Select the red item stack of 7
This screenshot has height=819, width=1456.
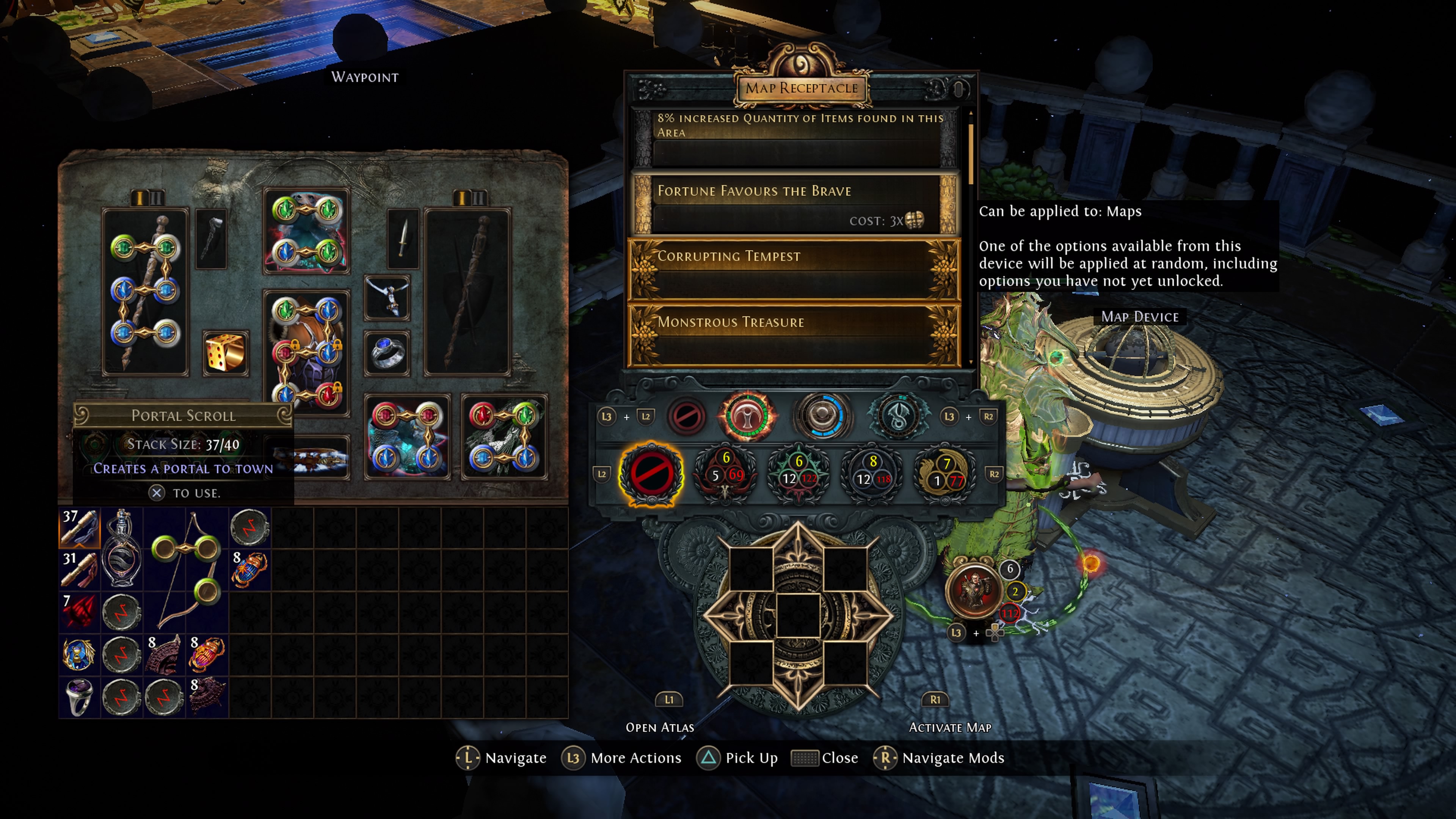click(x=80, y=612)
